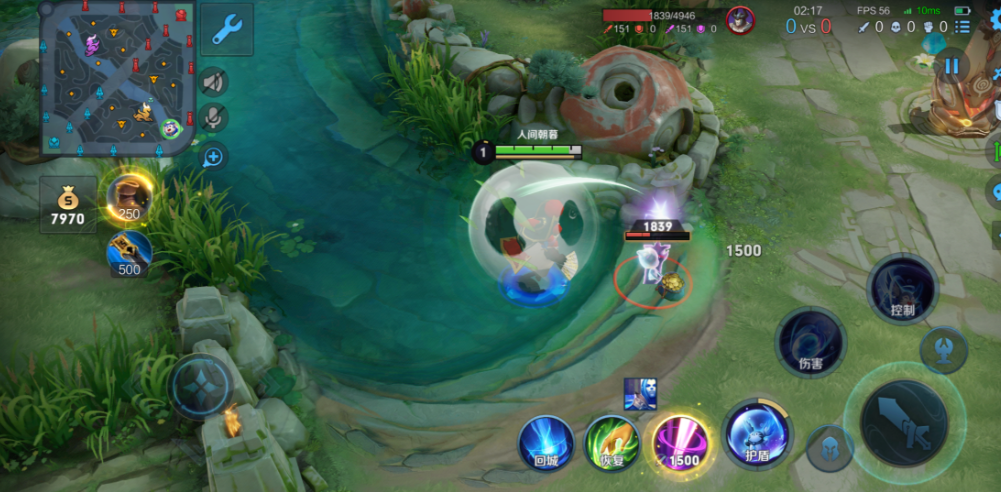1001x492 pixels.
Task: Click the minimap
Action: click(x=118, y=78)
